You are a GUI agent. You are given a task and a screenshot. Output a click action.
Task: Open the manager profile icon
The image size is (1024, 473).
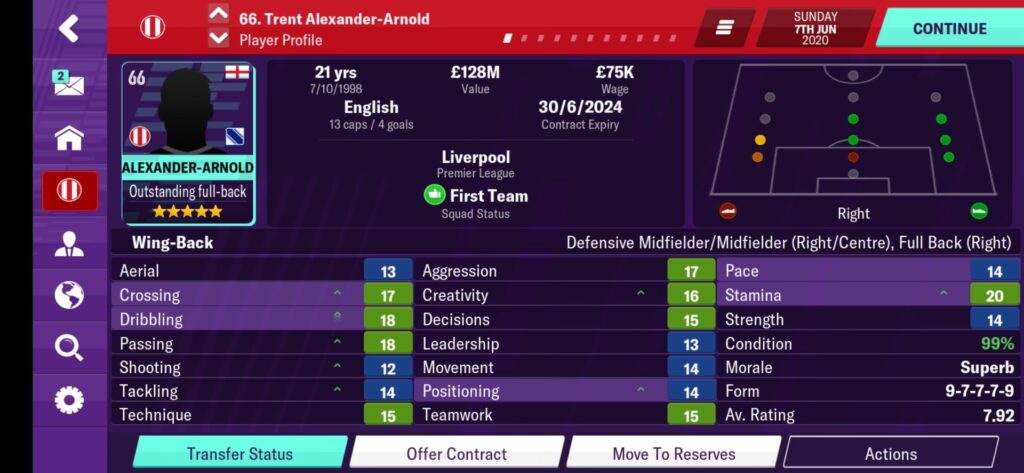tap(68, 243)
